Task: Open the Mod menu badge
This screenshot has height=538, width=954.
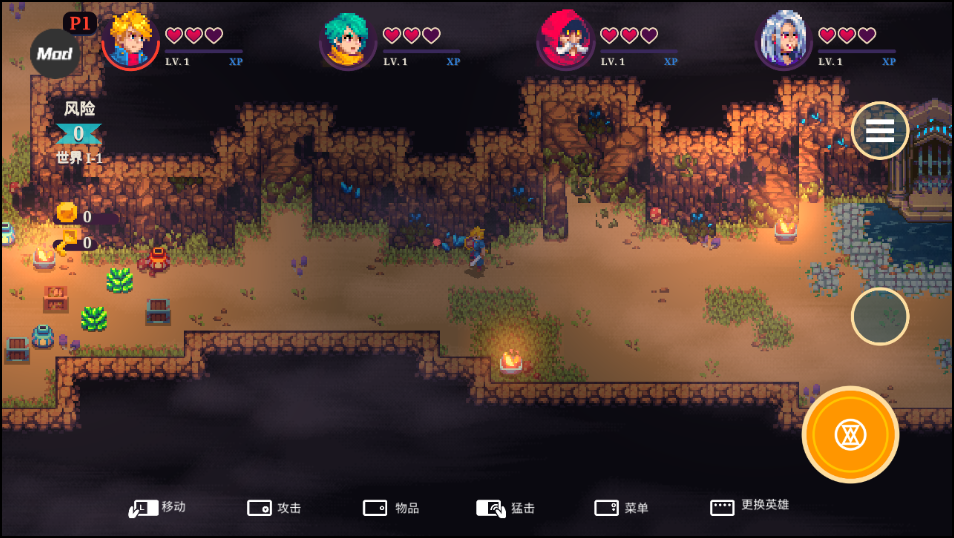Action: (x=55, y=54)
